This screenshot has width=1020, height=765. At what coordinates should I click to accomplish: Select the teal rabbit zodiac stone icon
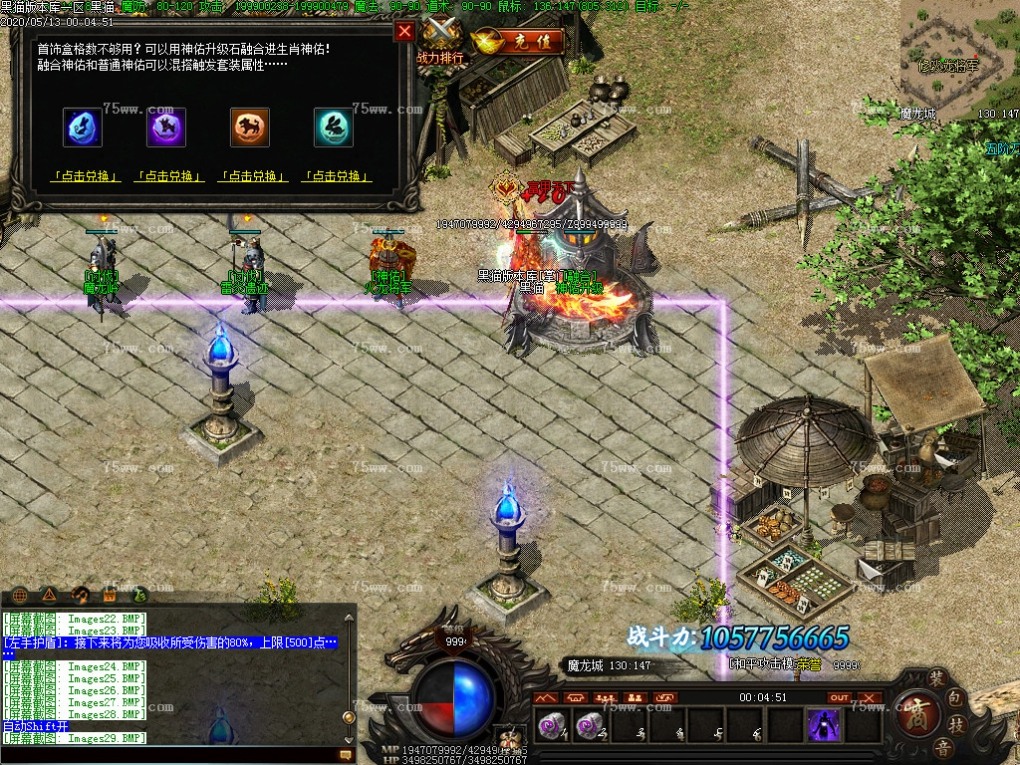pos(334,128)
